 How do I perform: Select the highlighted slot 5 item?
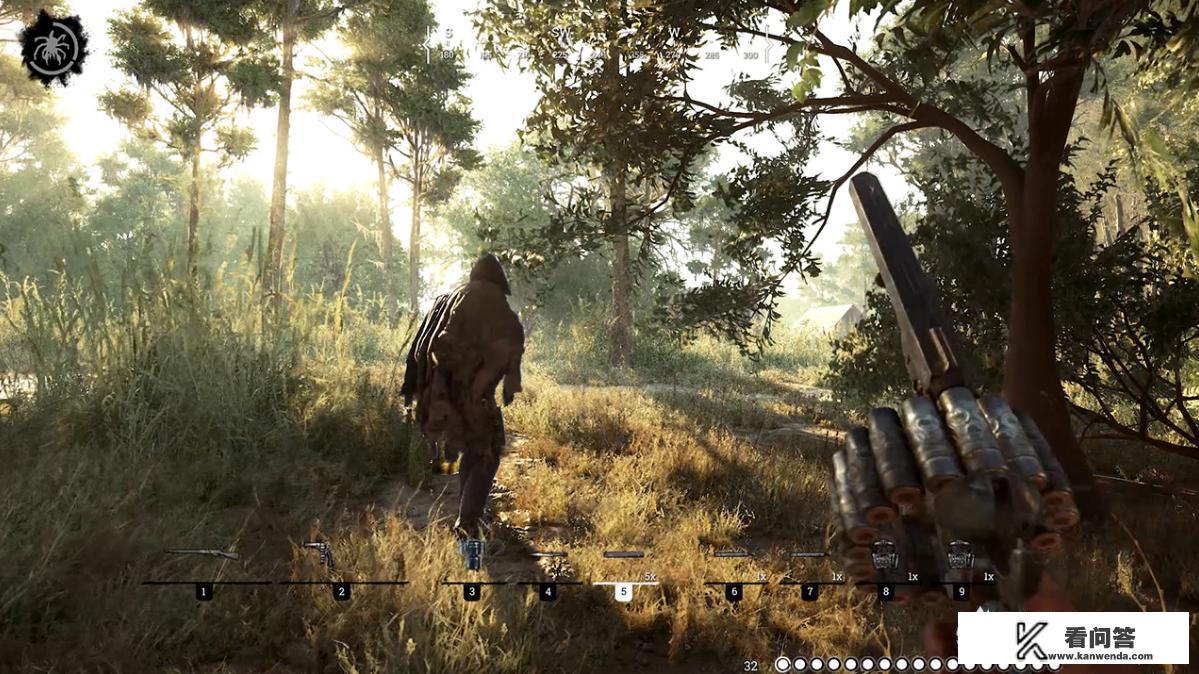click(x=623, y=555)
